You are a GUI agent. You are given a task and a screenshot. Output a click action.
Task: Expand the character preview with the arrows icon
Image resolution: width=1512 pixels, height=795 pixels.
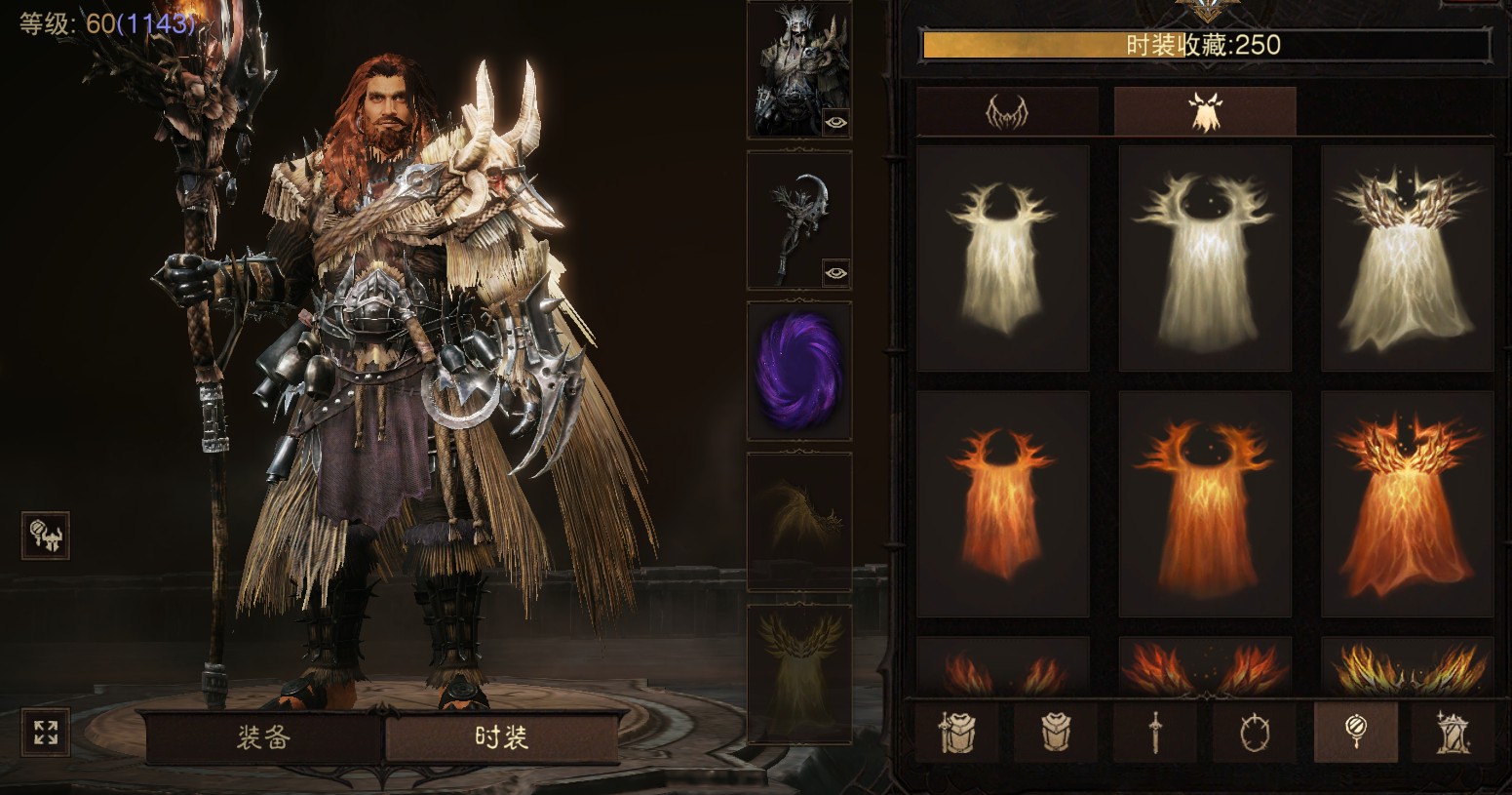[46, 733]
